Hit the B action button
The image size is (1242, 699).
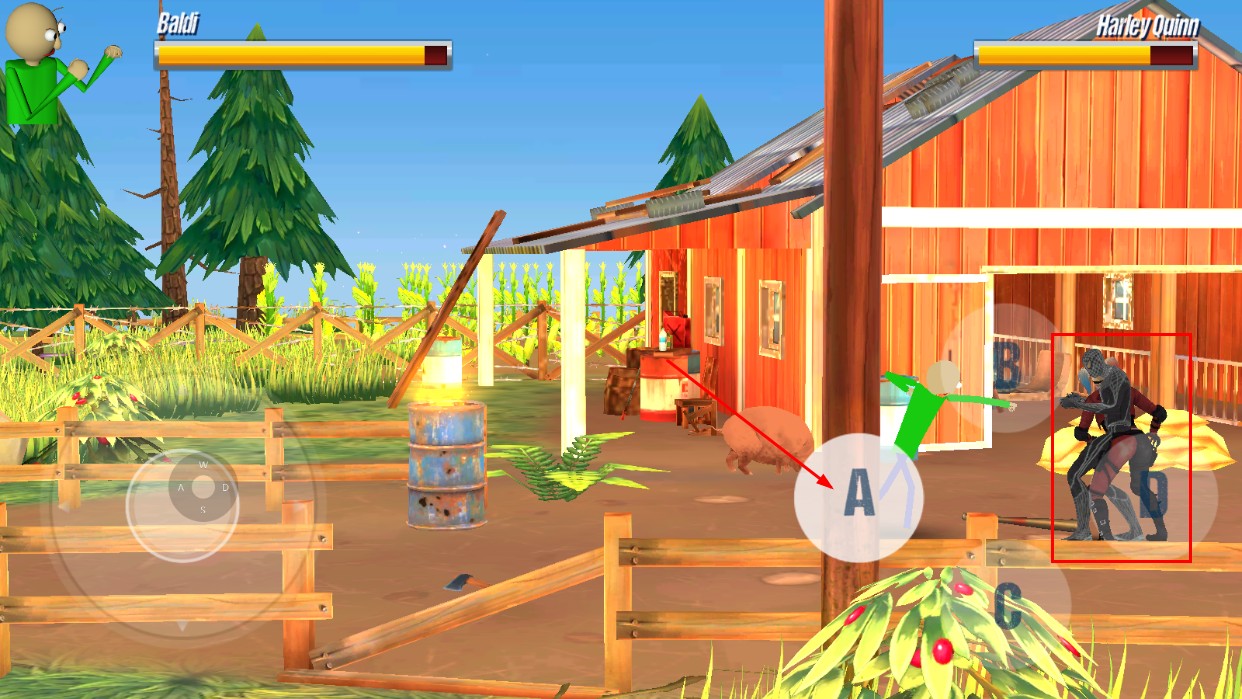[x=1005, y=367]
